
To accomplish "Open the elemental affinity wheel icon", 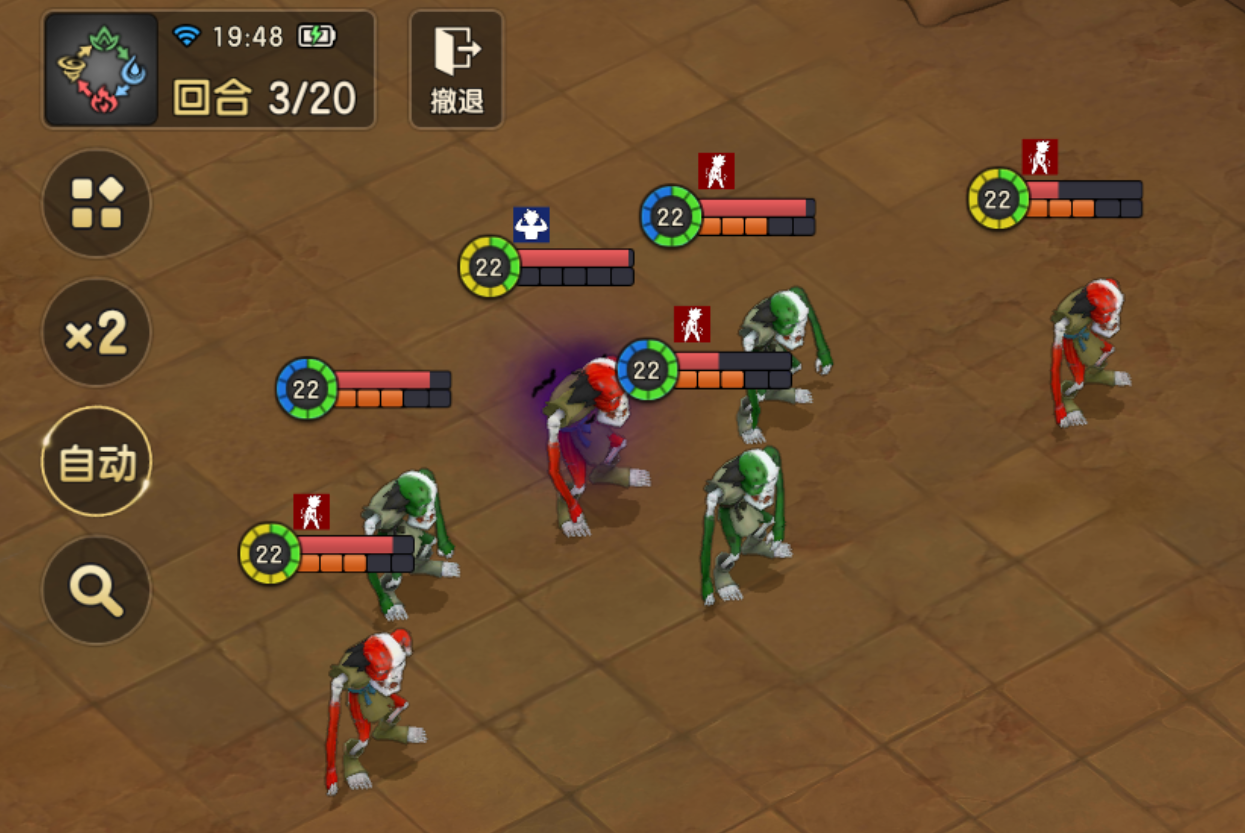I will pyautogui.click(x=100, y=69).
